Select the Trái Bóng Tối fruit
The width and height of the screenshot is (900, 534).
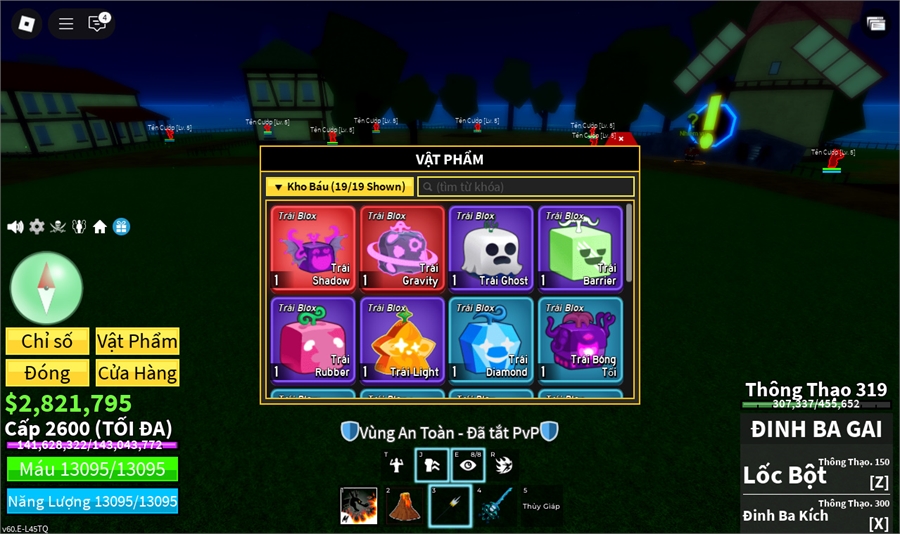coord(580,339)
